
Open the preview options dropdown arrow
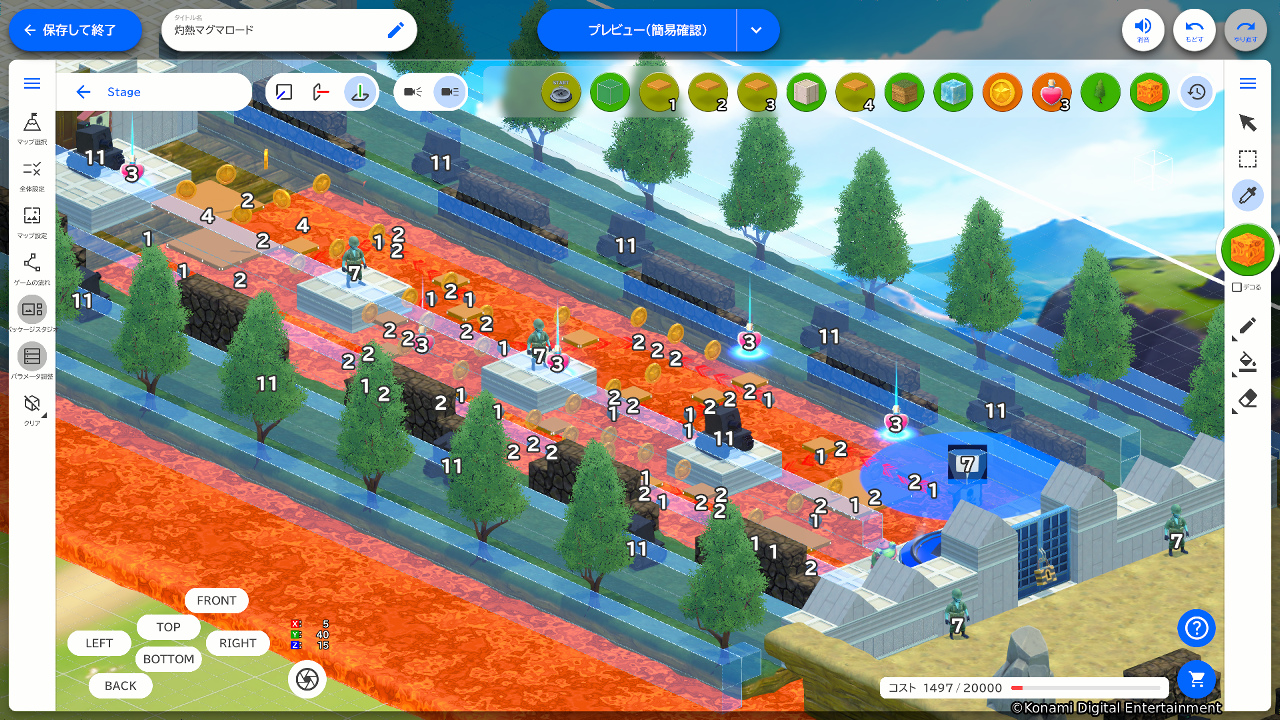(757, 30)
